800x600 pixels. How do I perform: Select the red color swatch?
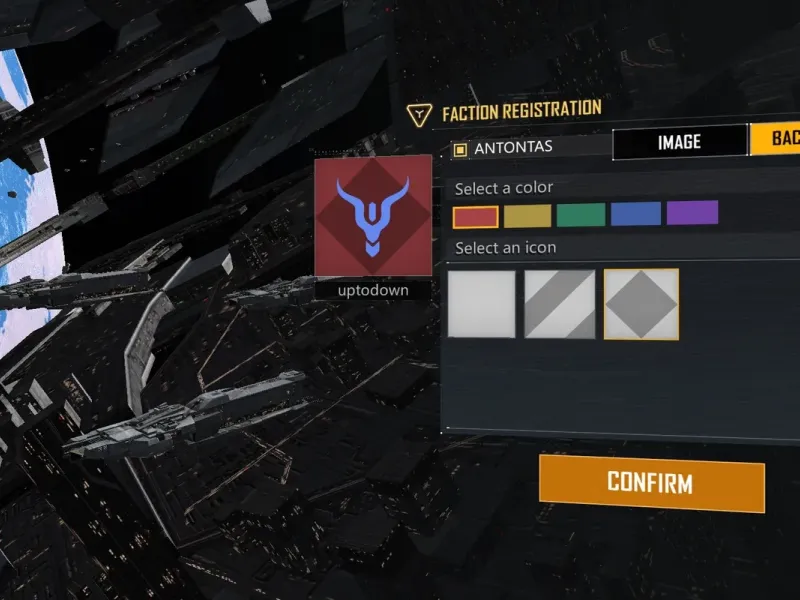pos(475,216)
